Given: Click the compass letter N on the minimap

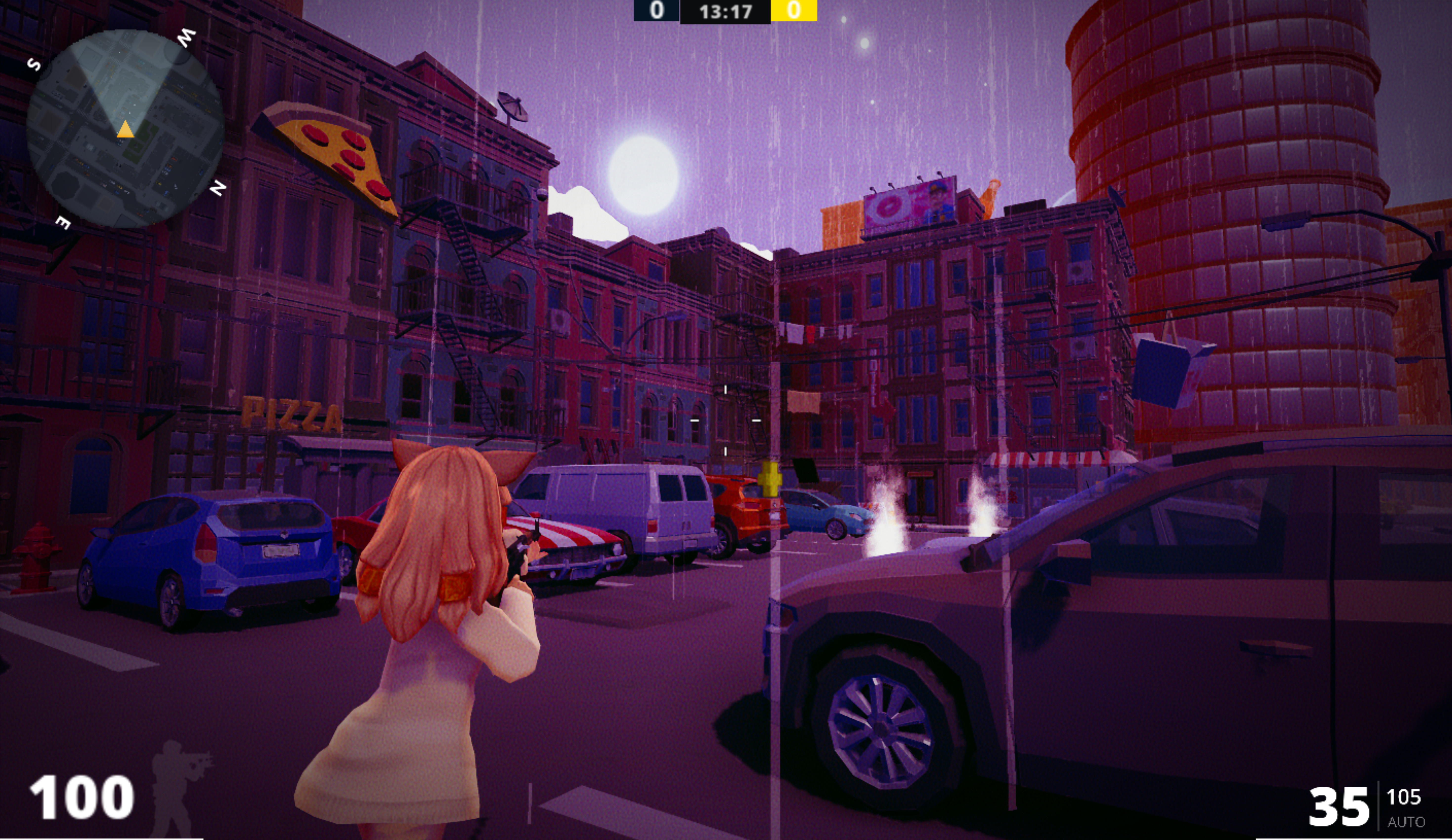Looking at the screenshot, I should (x=217, y=187).
